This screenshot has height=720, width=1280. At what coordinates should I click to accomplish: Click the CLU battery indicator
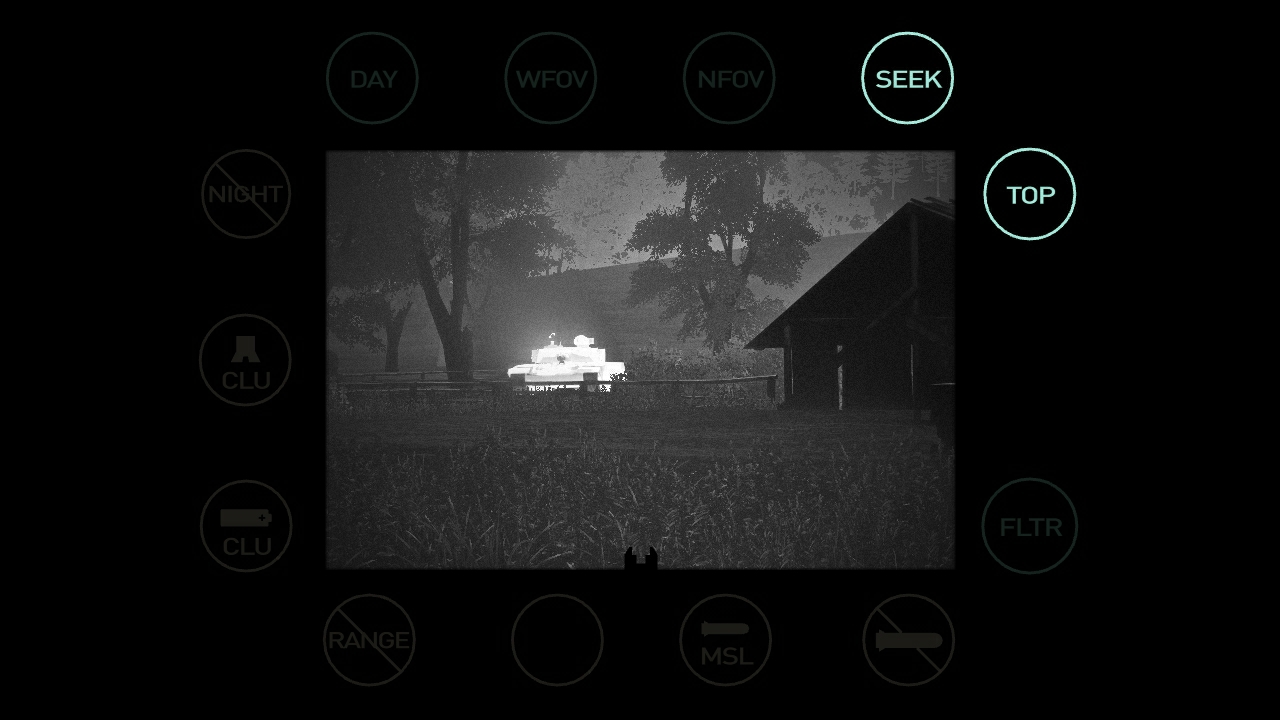point(246,526)
